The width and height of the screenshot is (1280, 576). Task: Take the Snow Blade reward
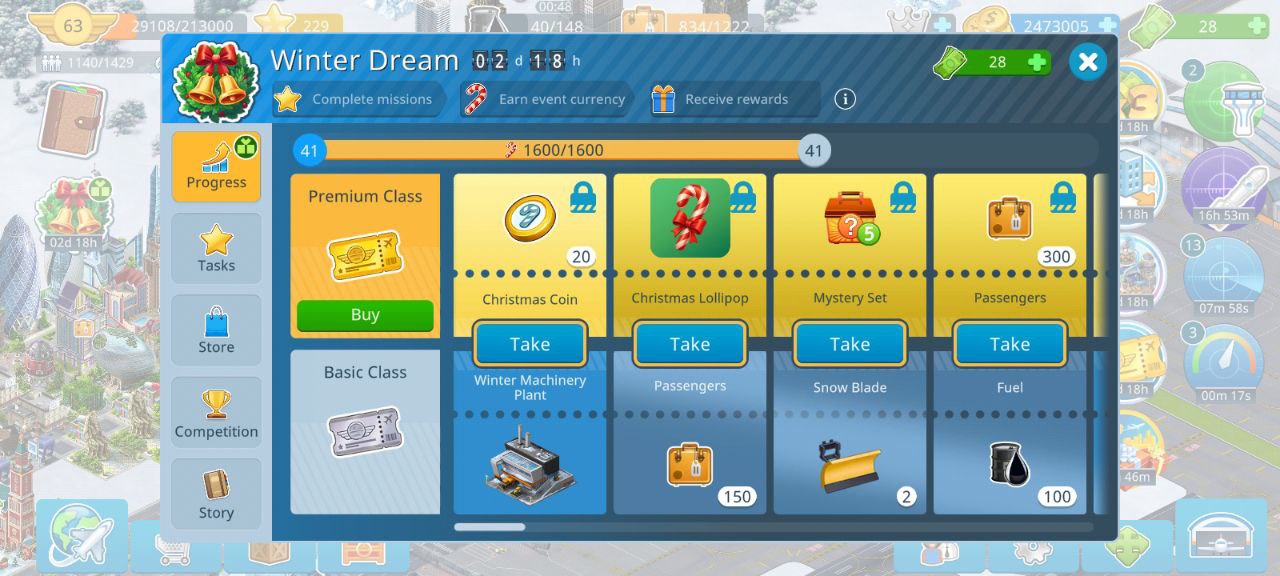(850, 344)
